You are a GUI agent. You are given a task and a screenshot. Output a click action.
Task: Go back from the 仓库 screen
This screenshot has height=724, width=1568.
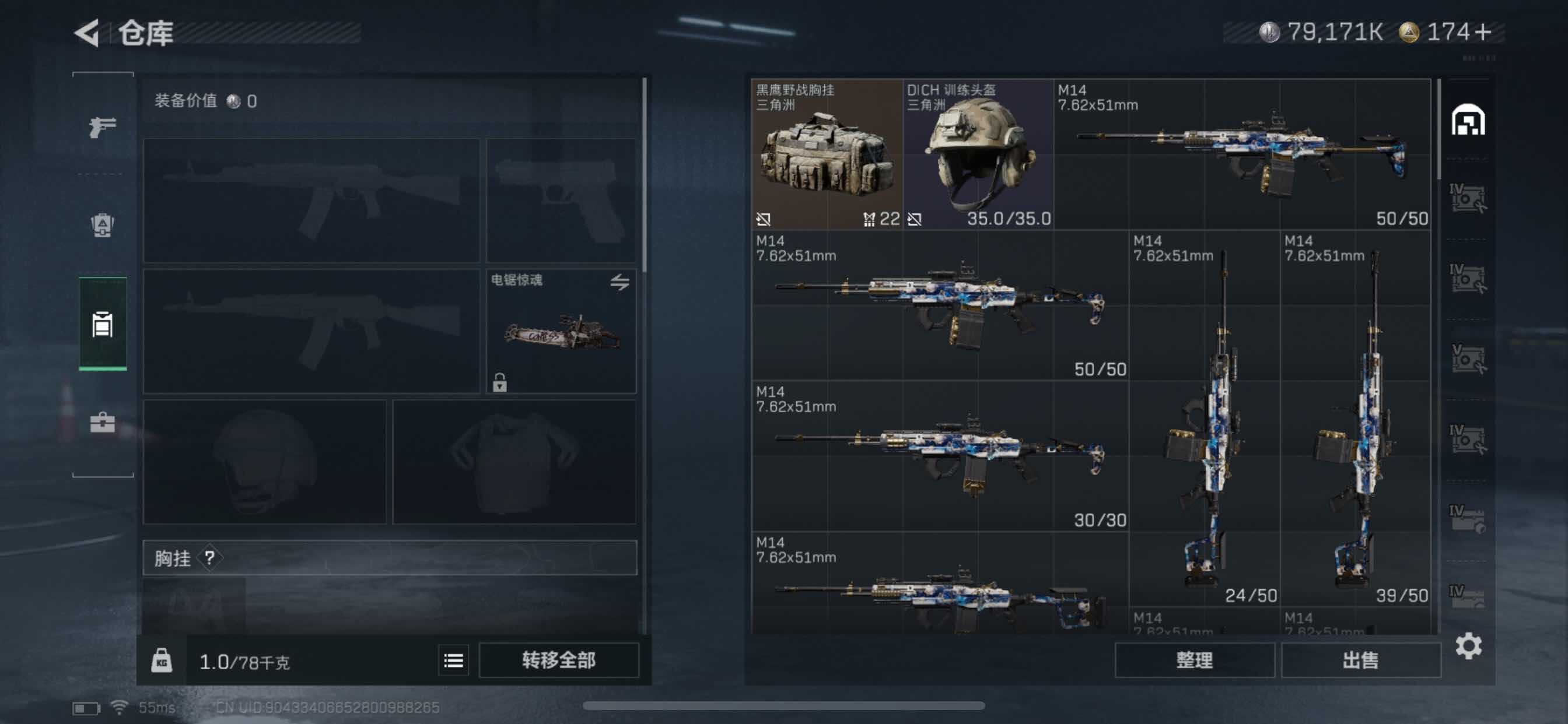(87, 33)
